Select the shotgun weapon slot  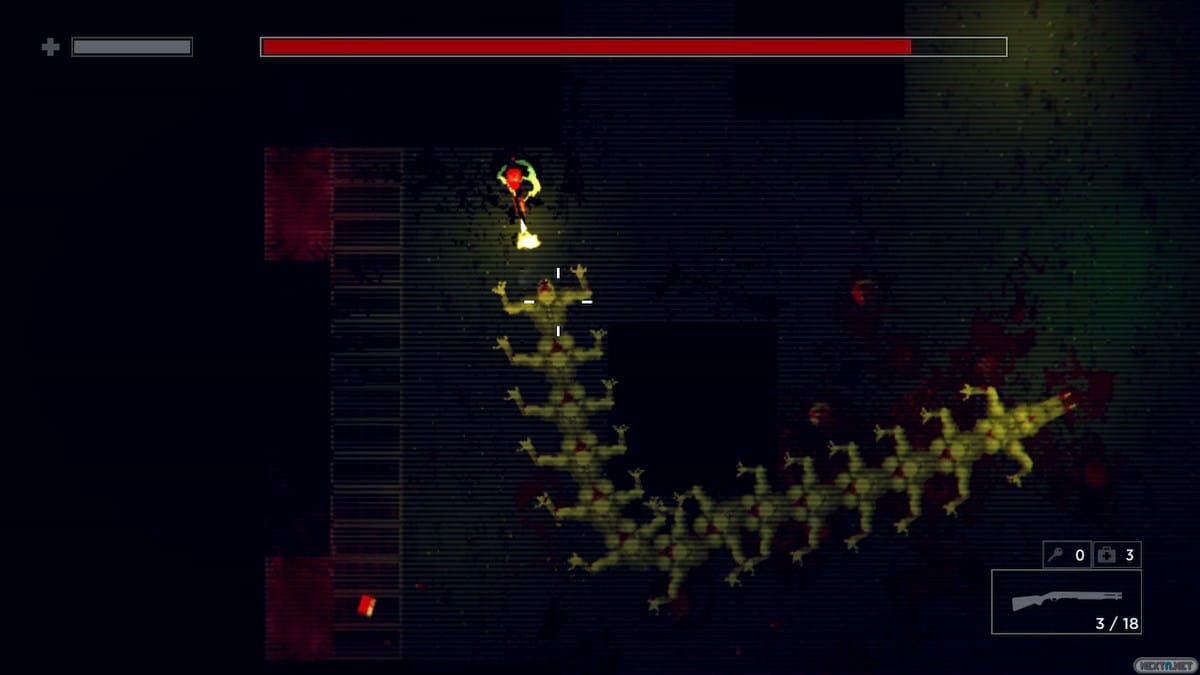point(1066,601)
